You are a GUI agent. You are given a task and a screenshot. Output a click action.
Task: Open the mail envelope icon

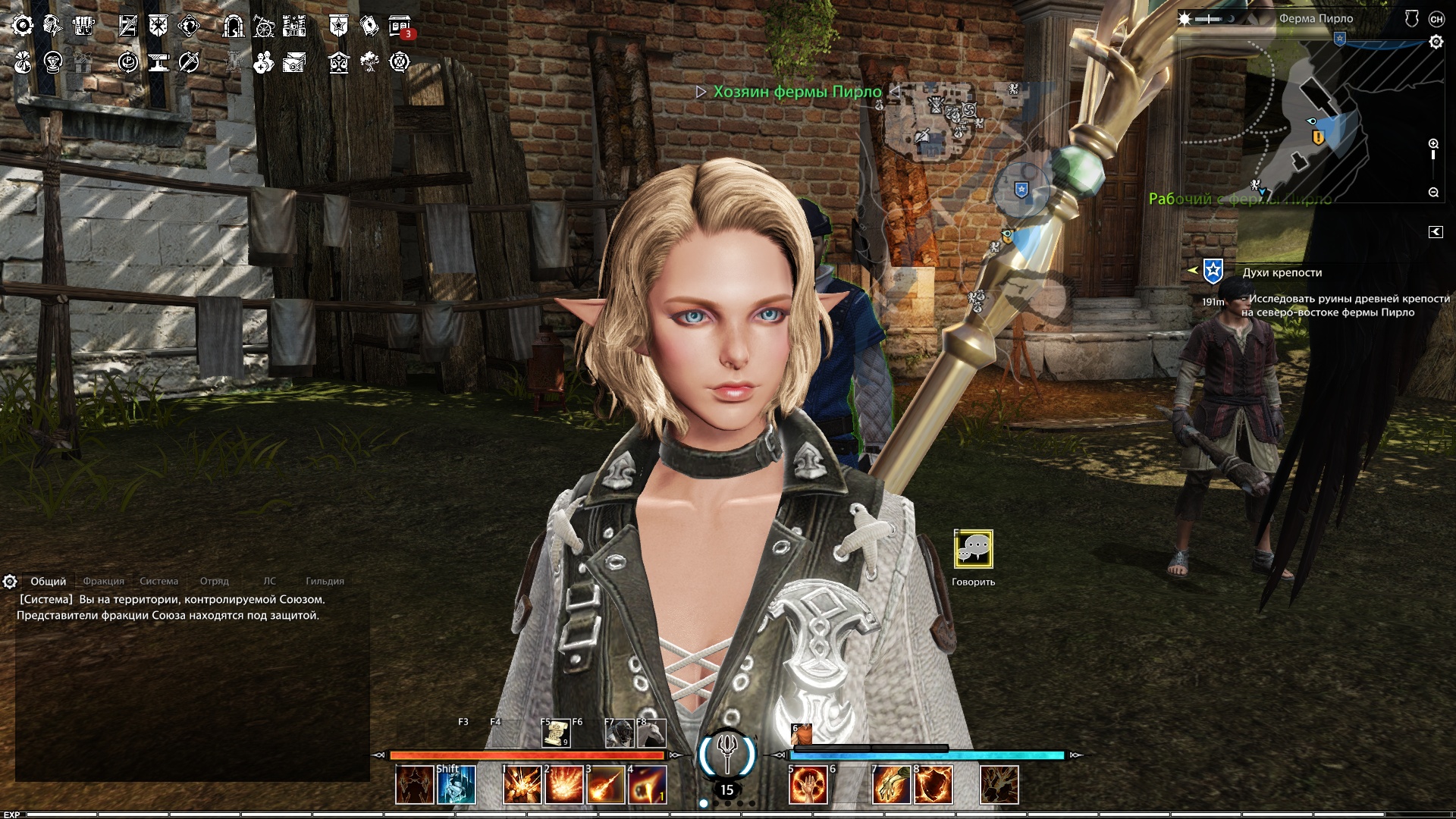point(294,63)
